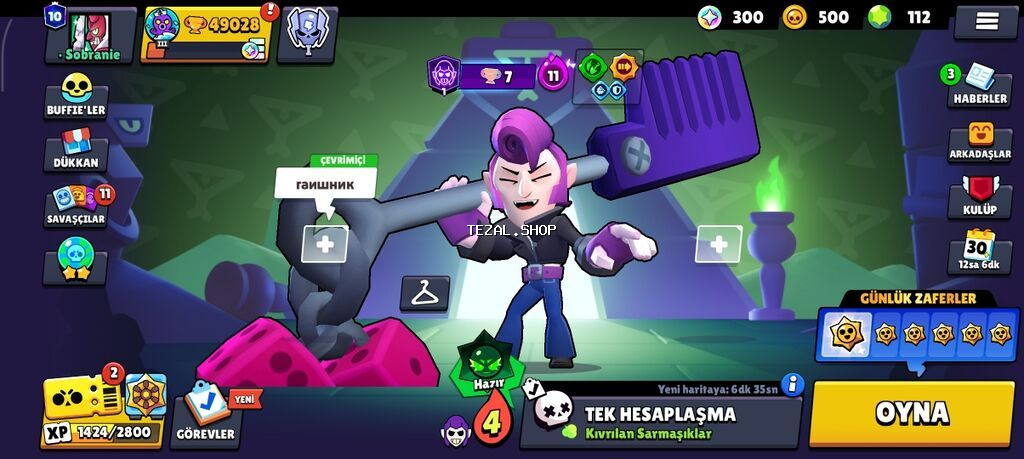Open the masked ranked emblem button
This screenshot has height=459, width=1024.
coord(307,33)
